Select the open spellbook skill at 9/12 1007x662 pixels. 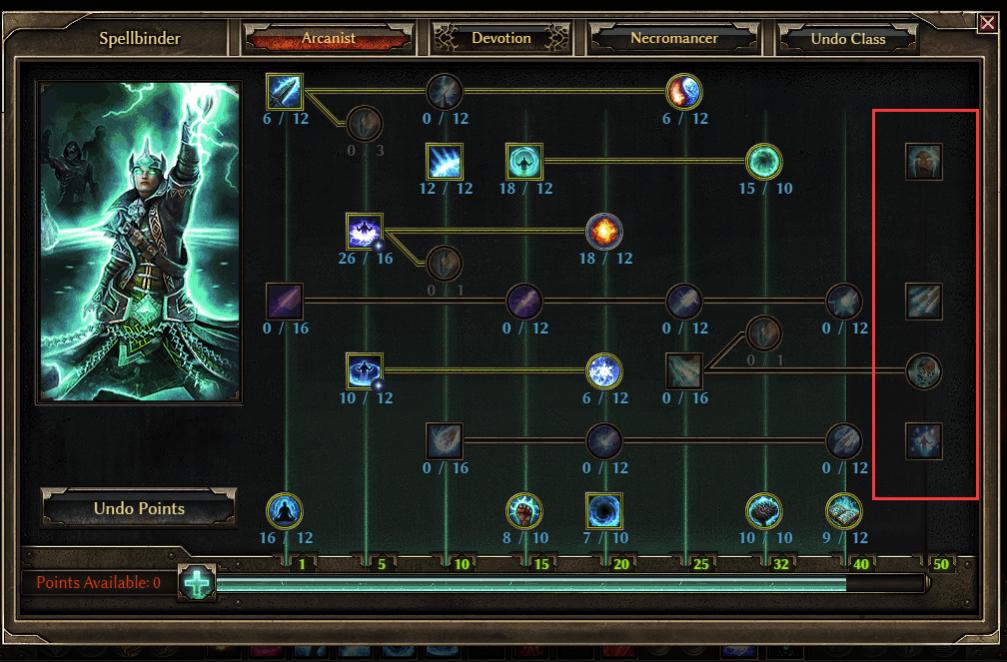coord(844,511)
